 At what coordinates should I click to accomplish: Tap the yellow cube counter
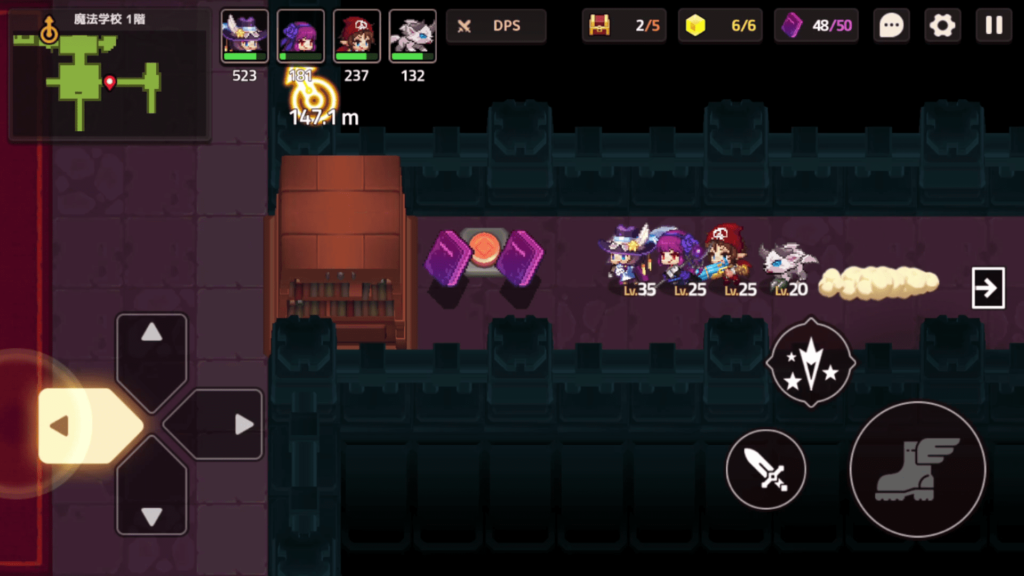pos(720,26)
